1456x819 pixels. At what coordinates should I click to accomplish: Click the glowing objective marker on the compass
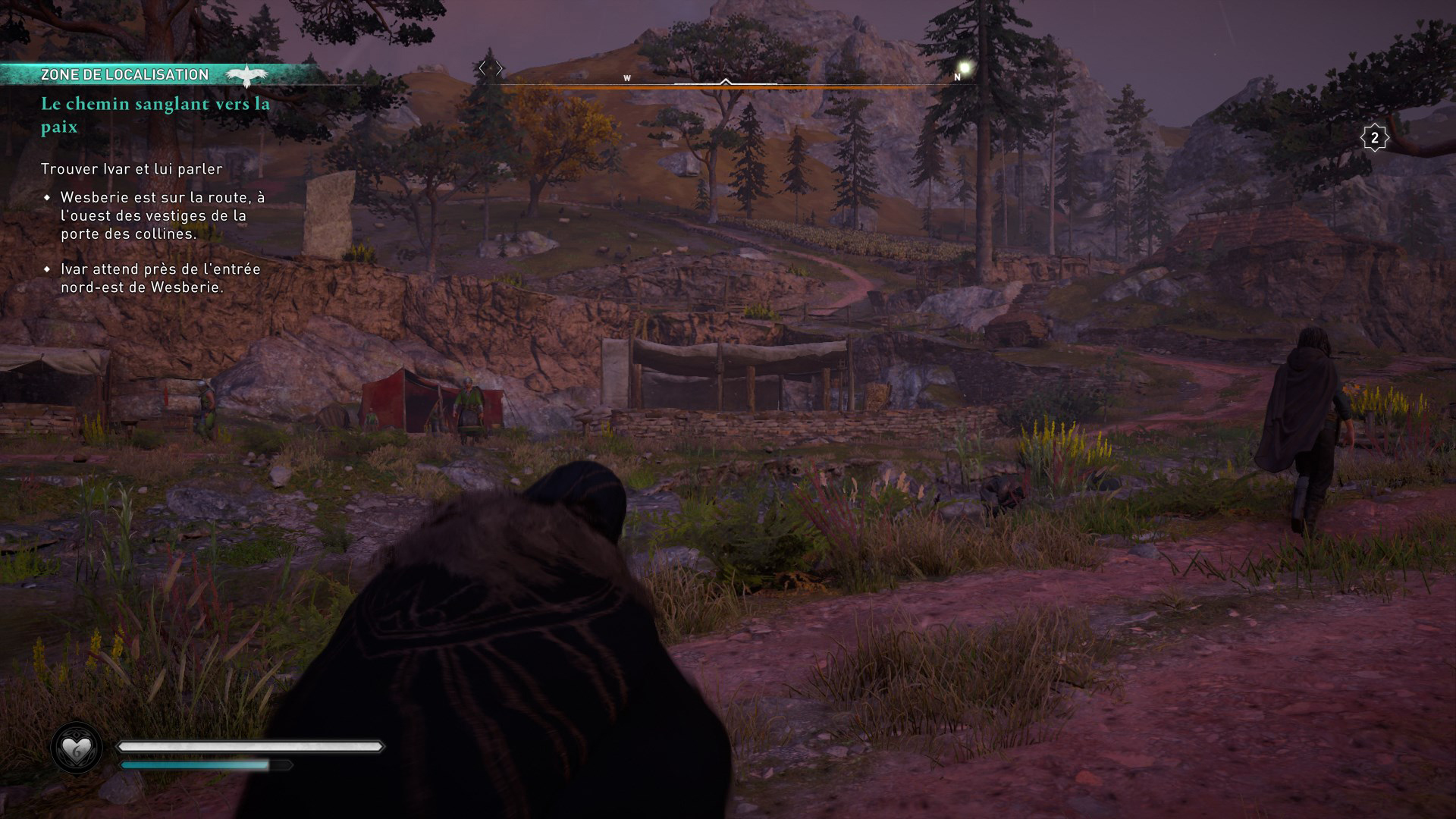(965, 68)
